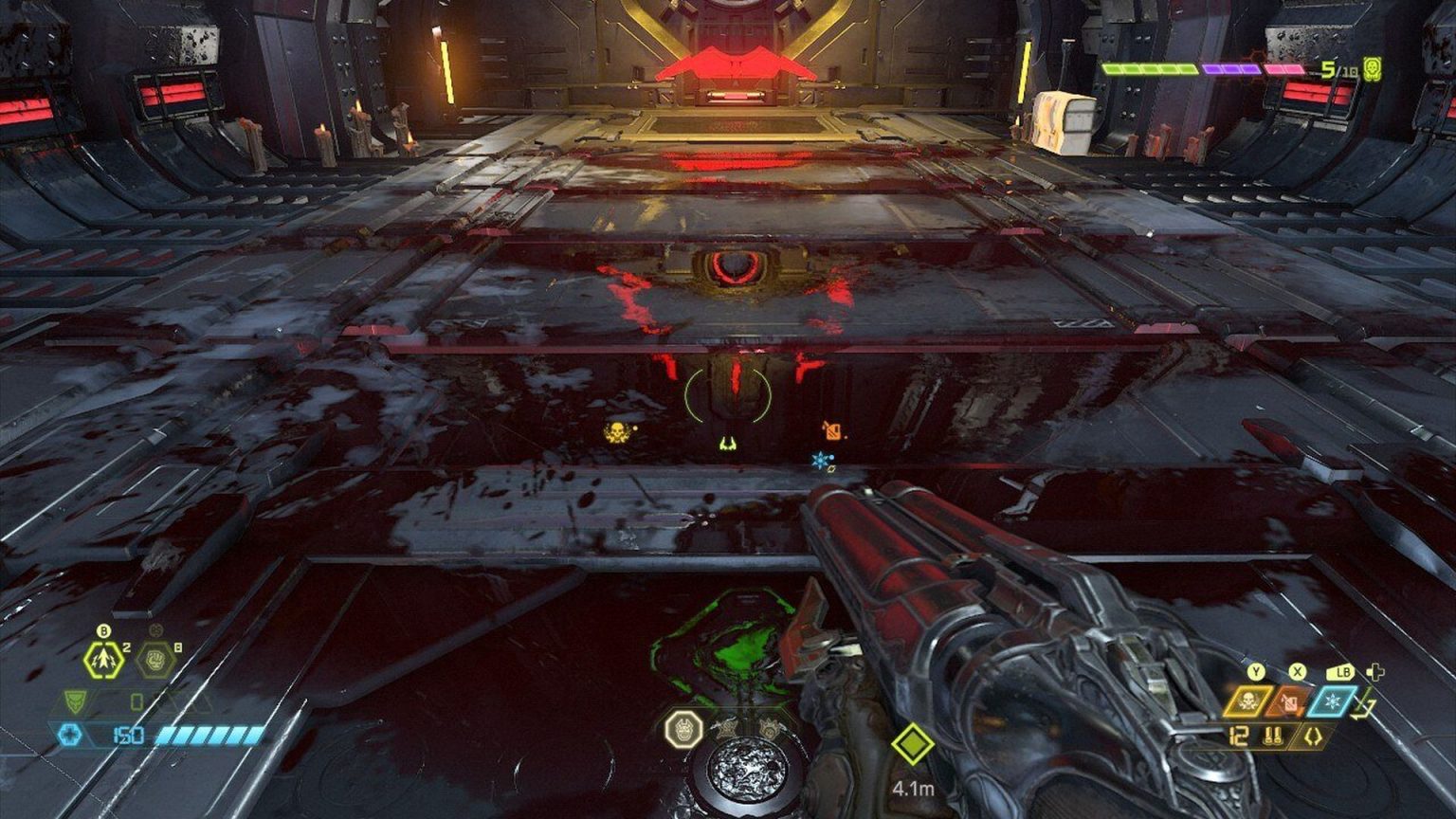The width and height of the screenshot is (1456, 819).
Task: Click the 5/10 lives counter
Action: (1337, 70)
